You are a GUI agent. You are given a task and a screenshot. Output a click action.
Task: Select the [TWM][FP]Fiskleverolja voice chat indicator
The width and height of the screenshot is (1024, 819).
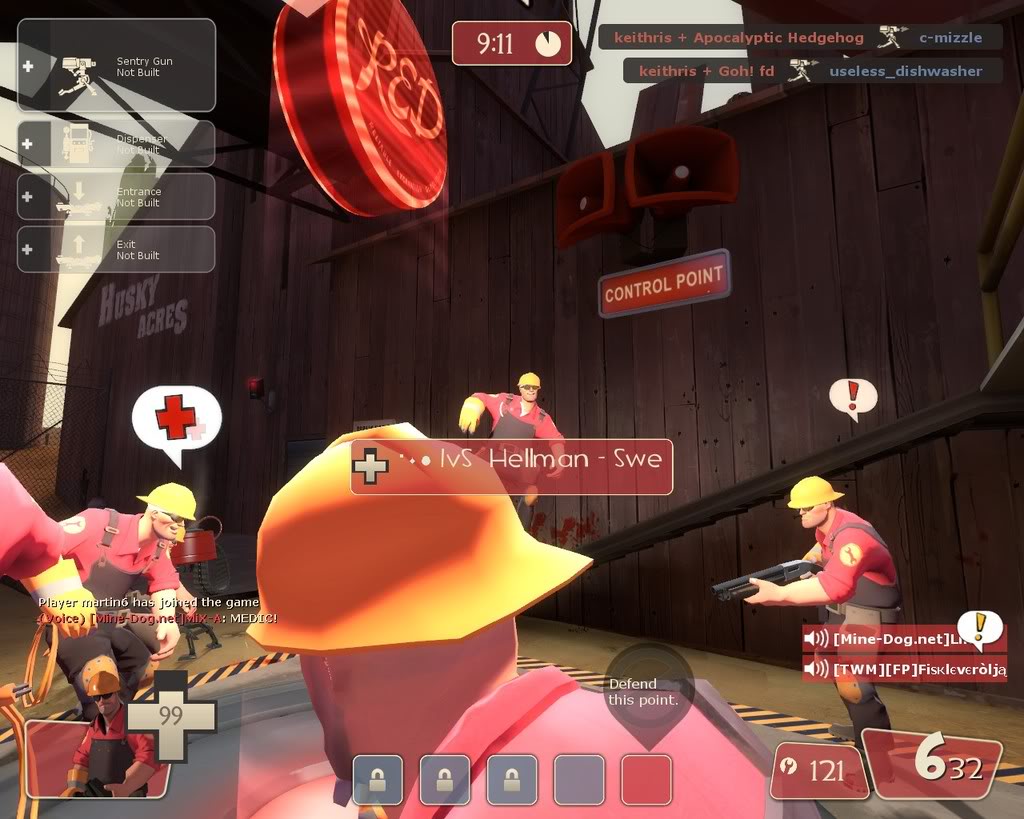904,668
